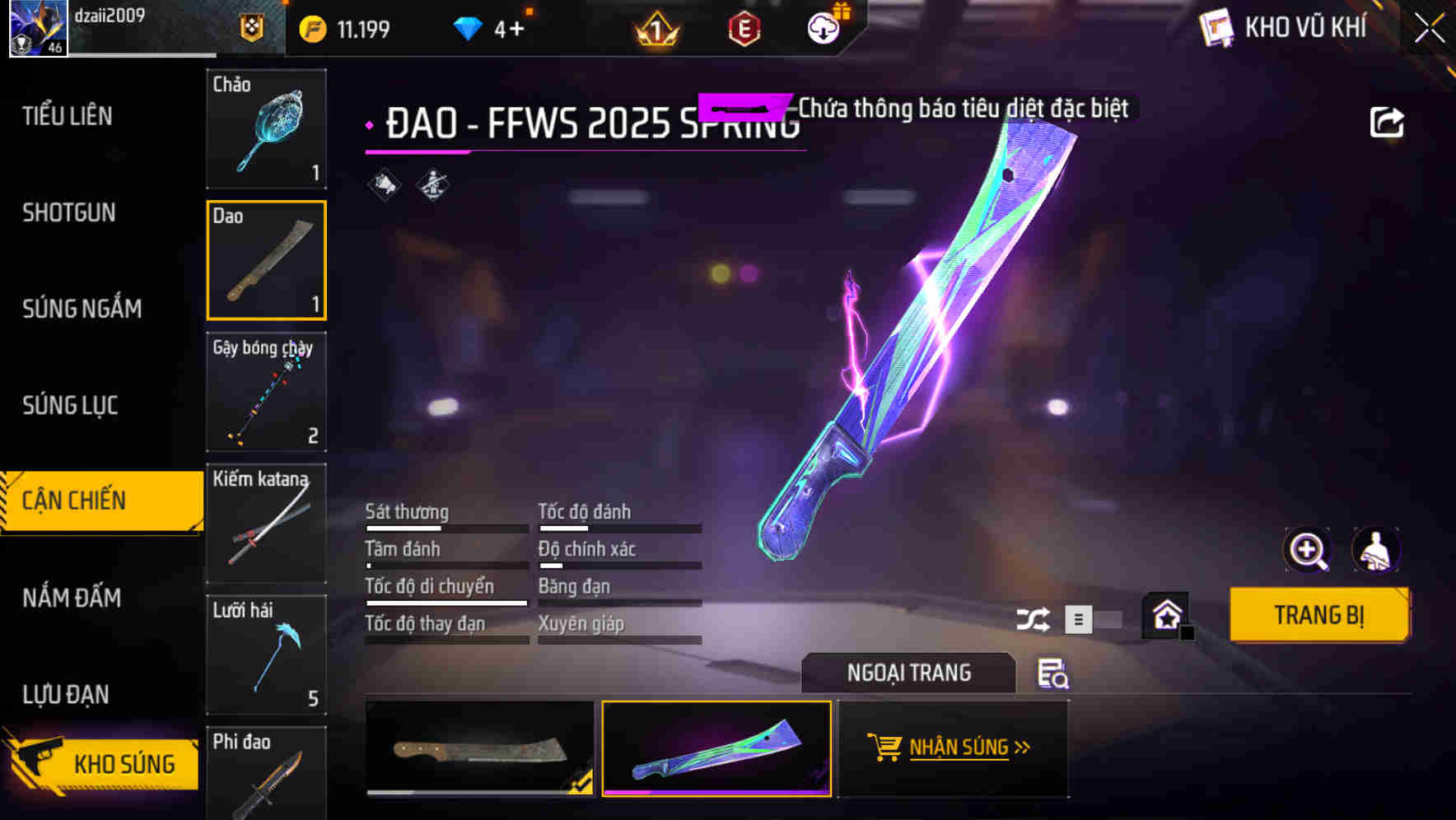Click the character preview icon beside the magnifier
Screen dimensions: 1456x820
[x=1376, y=550]
